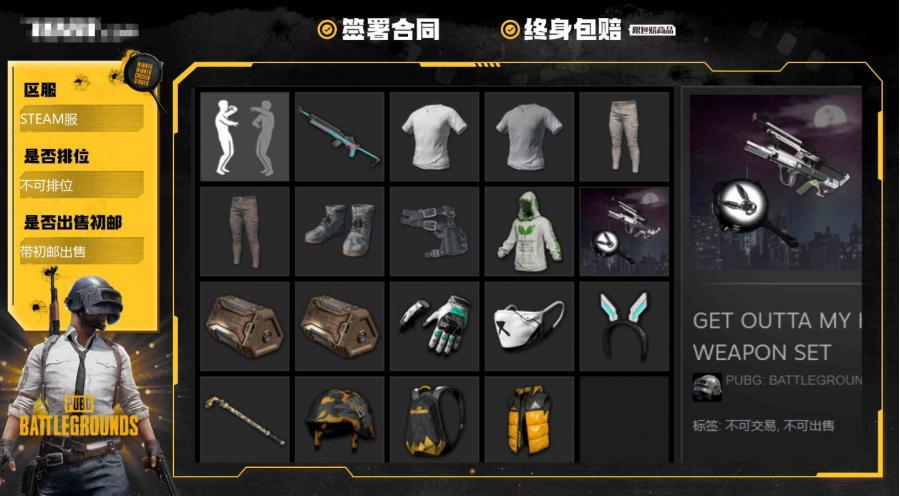Choose the white and teal gloves
This screenshot has width=900, height=496.
tap(434, 326)
